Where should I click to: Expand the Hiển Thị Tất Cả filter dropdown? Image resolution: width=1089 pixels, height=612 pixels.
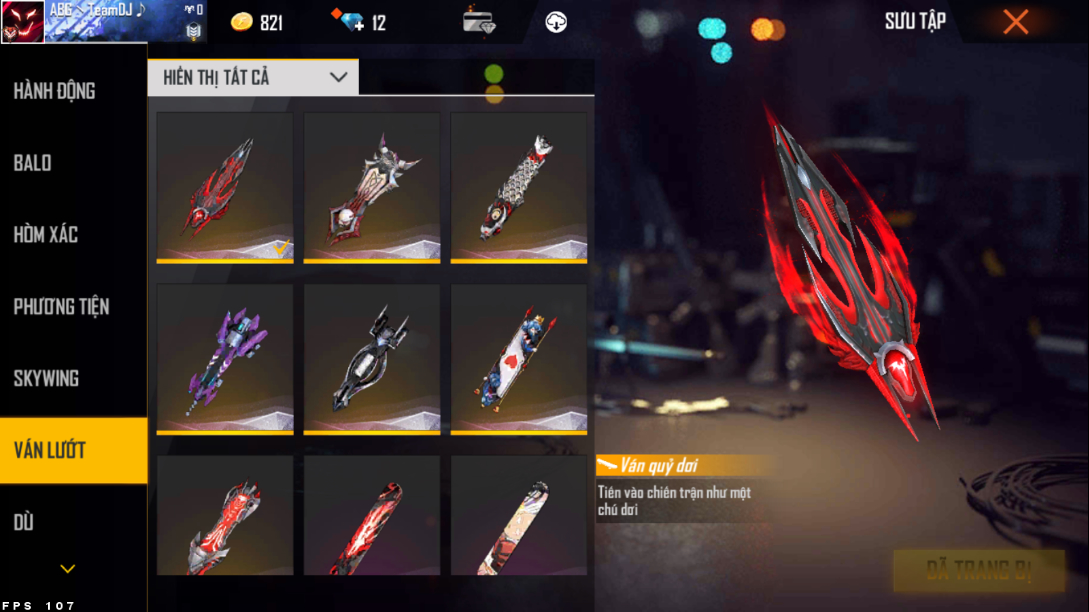[x=253, y=77]
